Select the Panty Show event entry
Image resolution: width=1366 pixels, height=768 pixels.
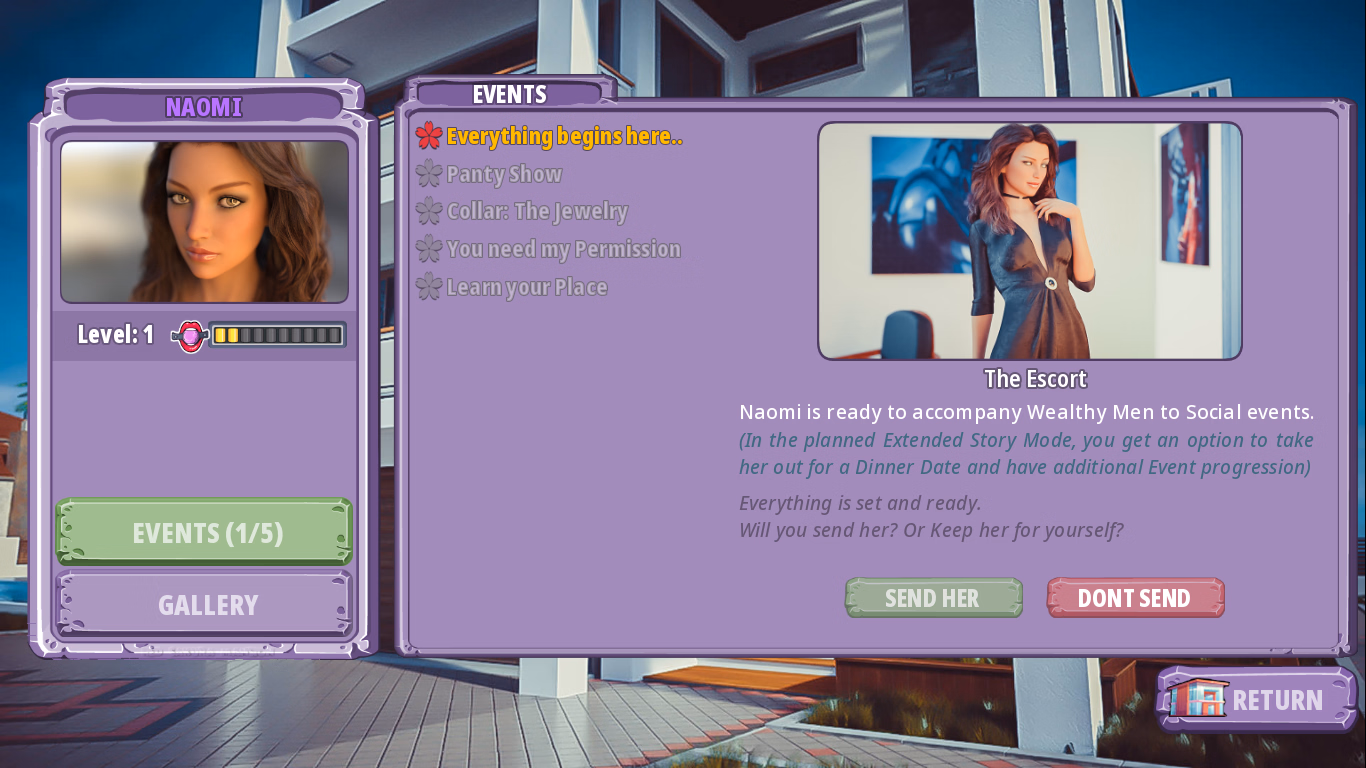[x=505, y=174]
